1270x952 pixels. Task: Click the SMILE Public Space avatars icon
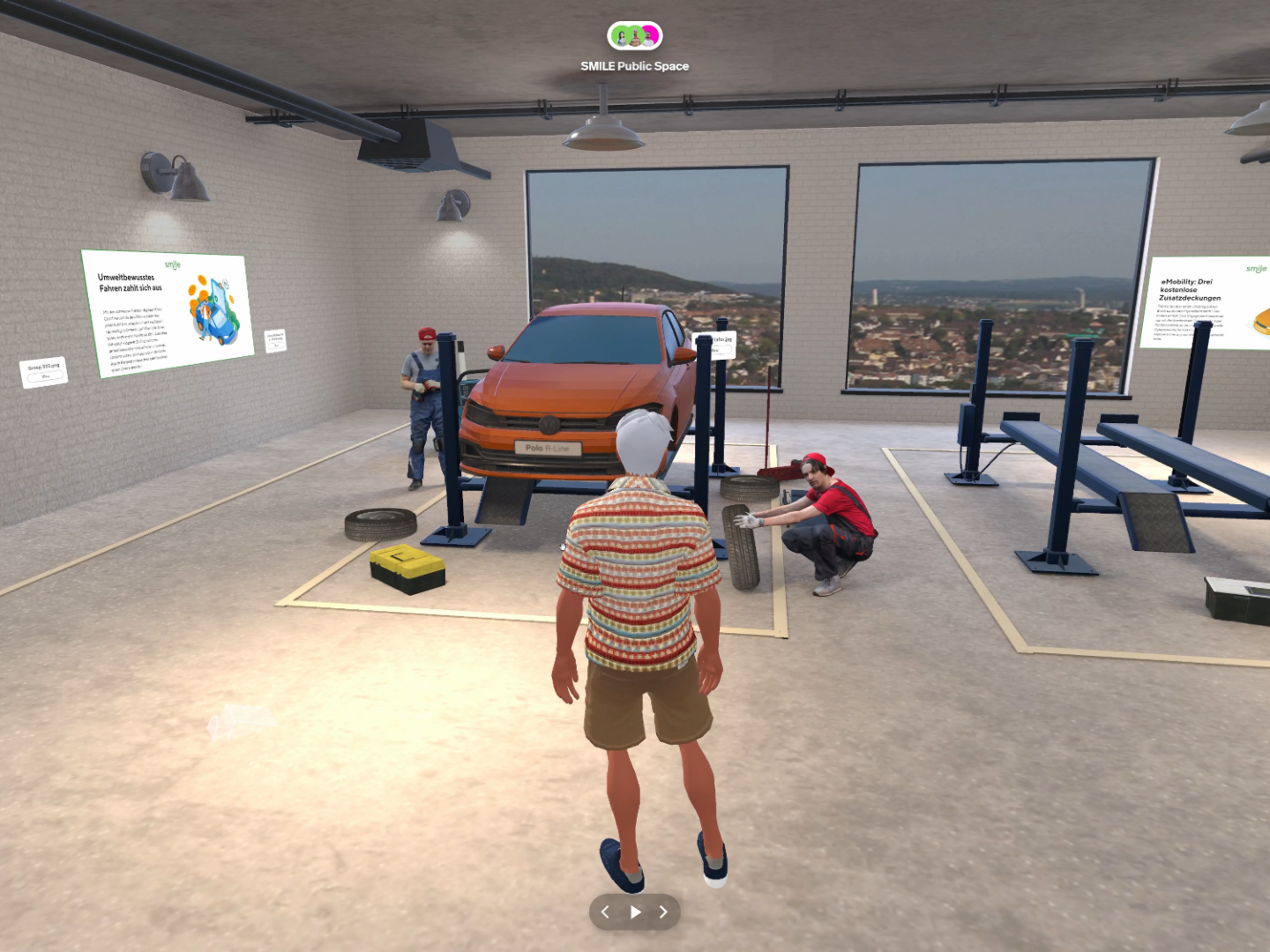pos(634,36)
